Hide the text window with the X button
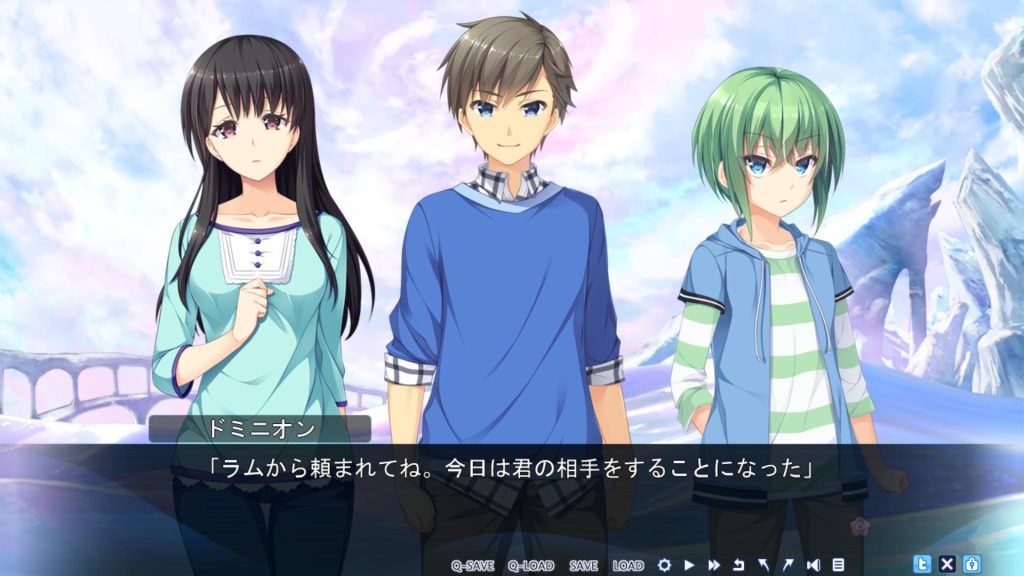 (x=947, y=564)
